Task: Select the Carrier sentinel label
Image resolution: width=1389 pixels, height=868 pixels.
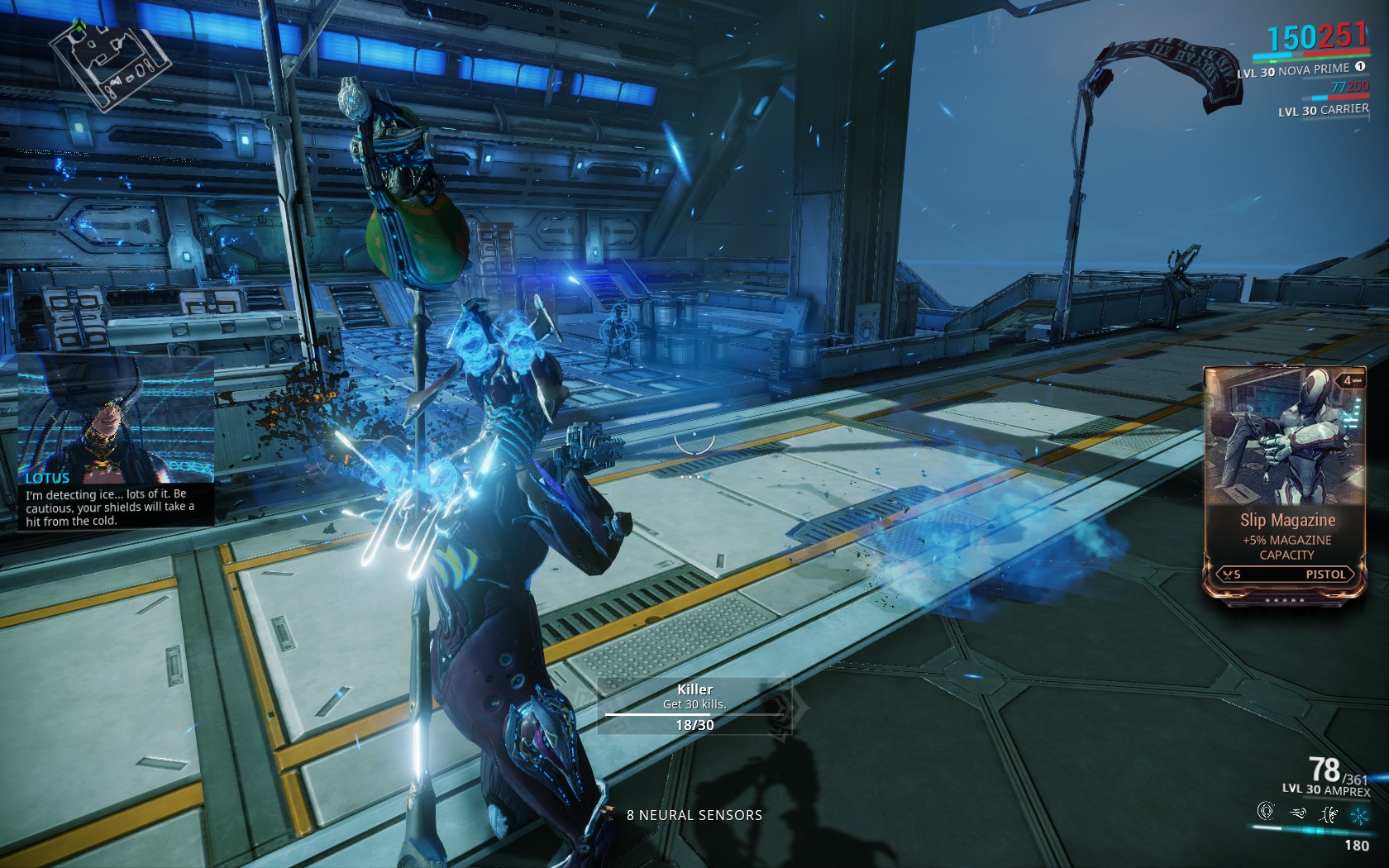Action: 1323,110
